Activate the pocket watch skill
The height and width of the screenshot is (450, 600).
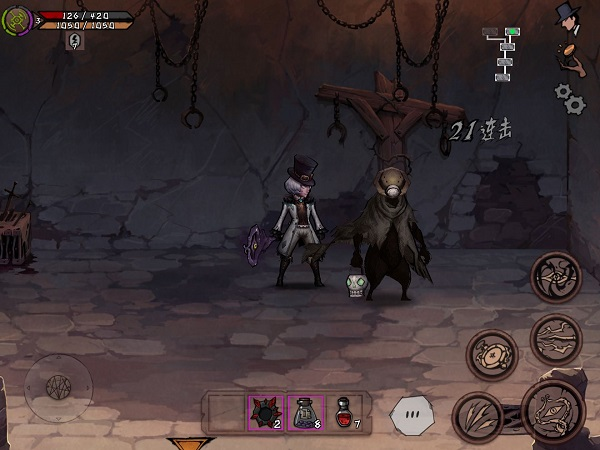coord(491,354)
